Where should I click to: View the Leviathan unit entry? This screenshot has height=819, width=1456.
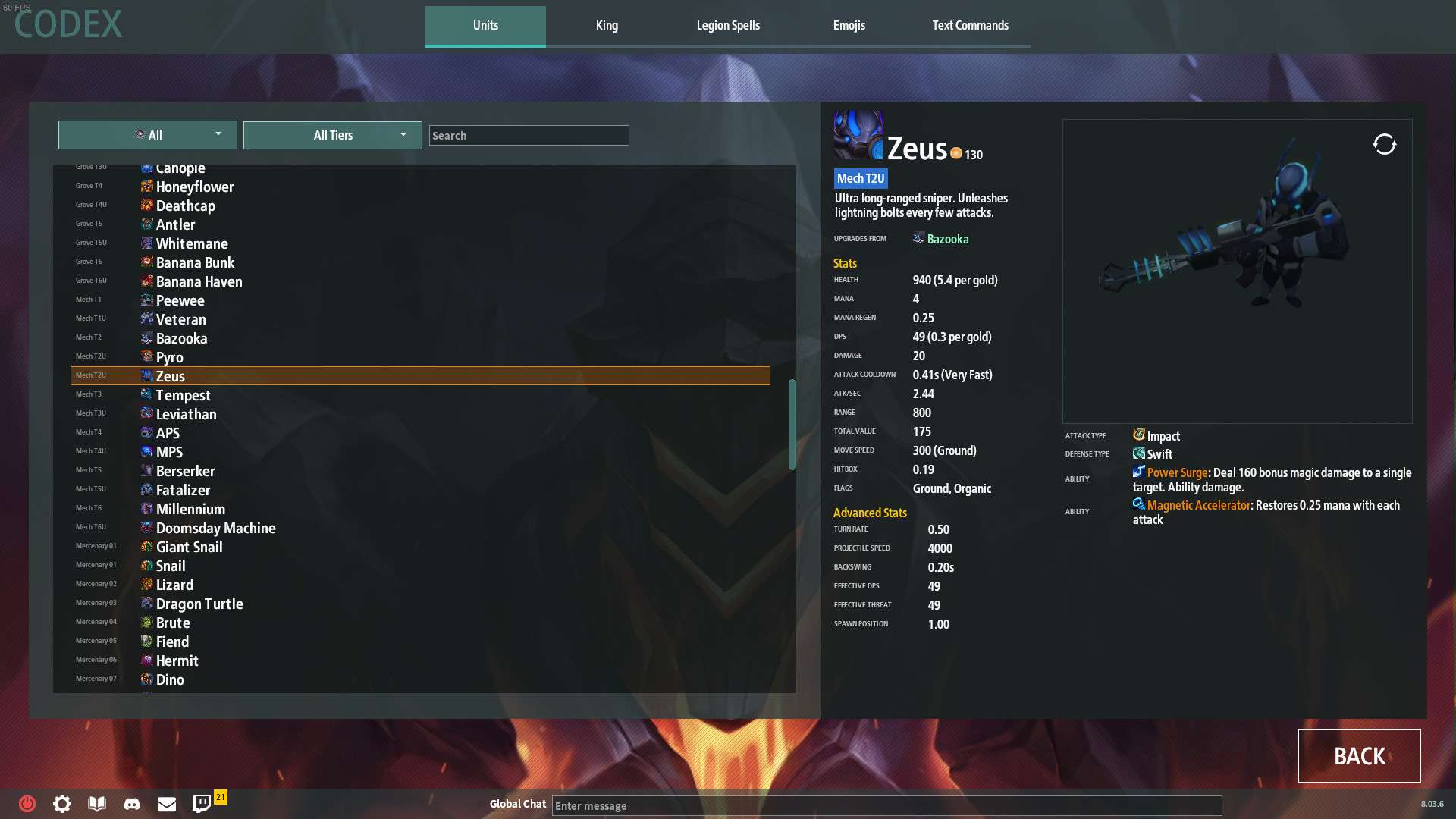186,414
